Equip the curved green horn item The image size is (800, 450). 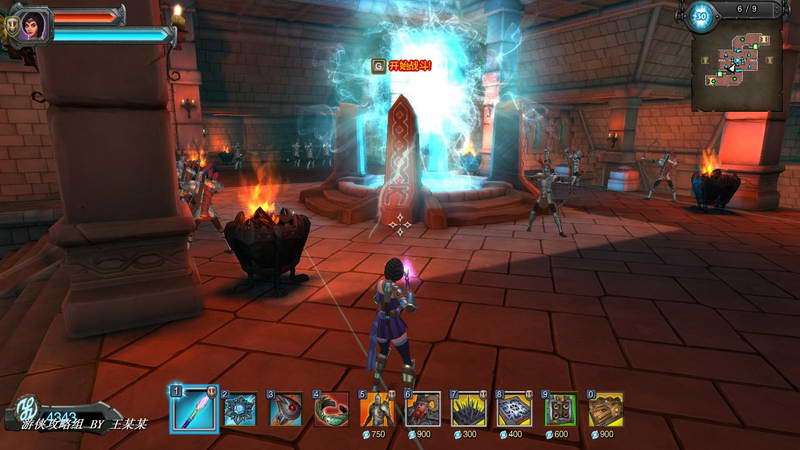(x=331, y=409)
